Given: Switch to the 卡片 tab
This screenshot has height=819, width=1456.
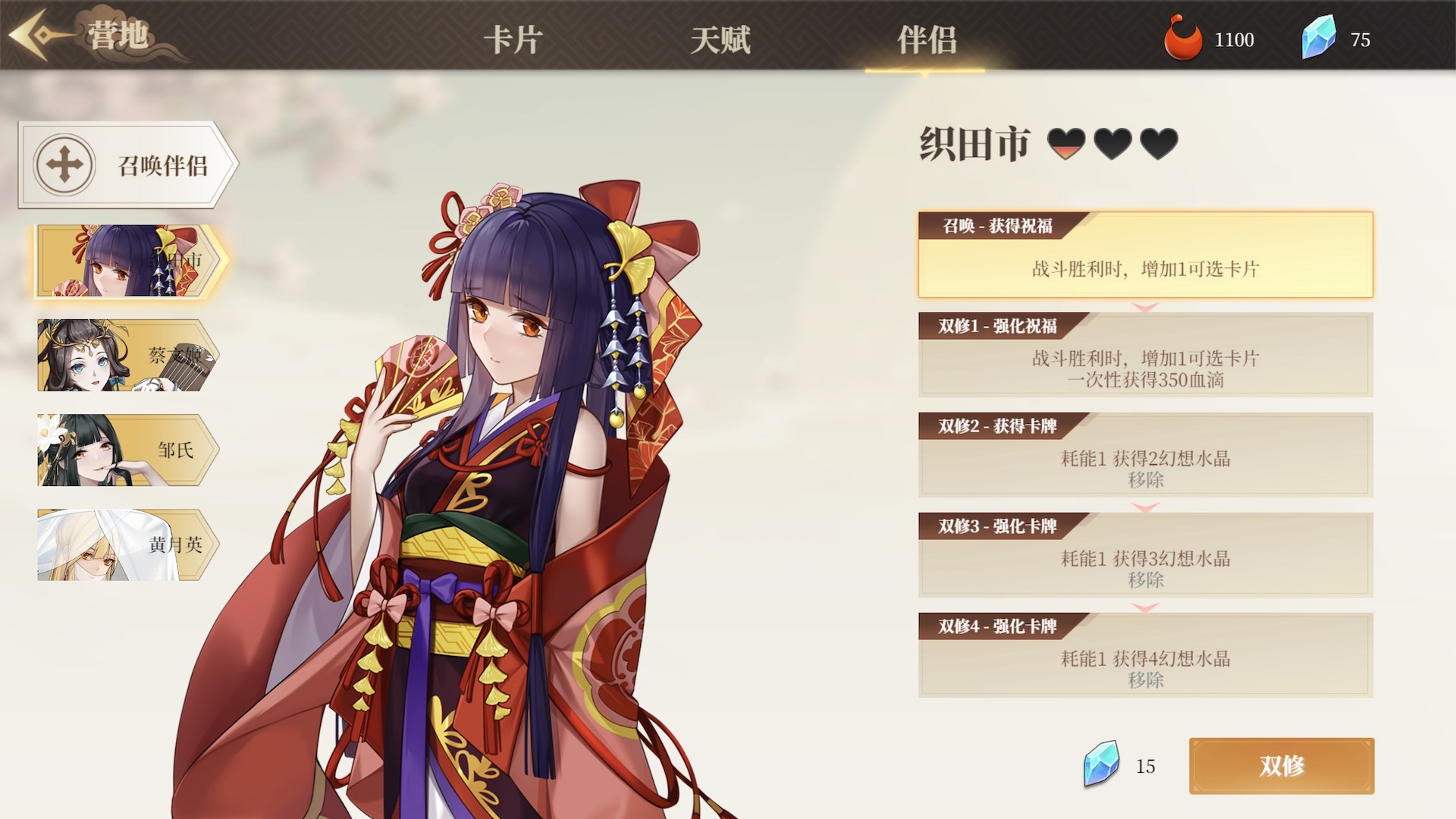Looking at the screenshot, I should [x=513, y=42].
